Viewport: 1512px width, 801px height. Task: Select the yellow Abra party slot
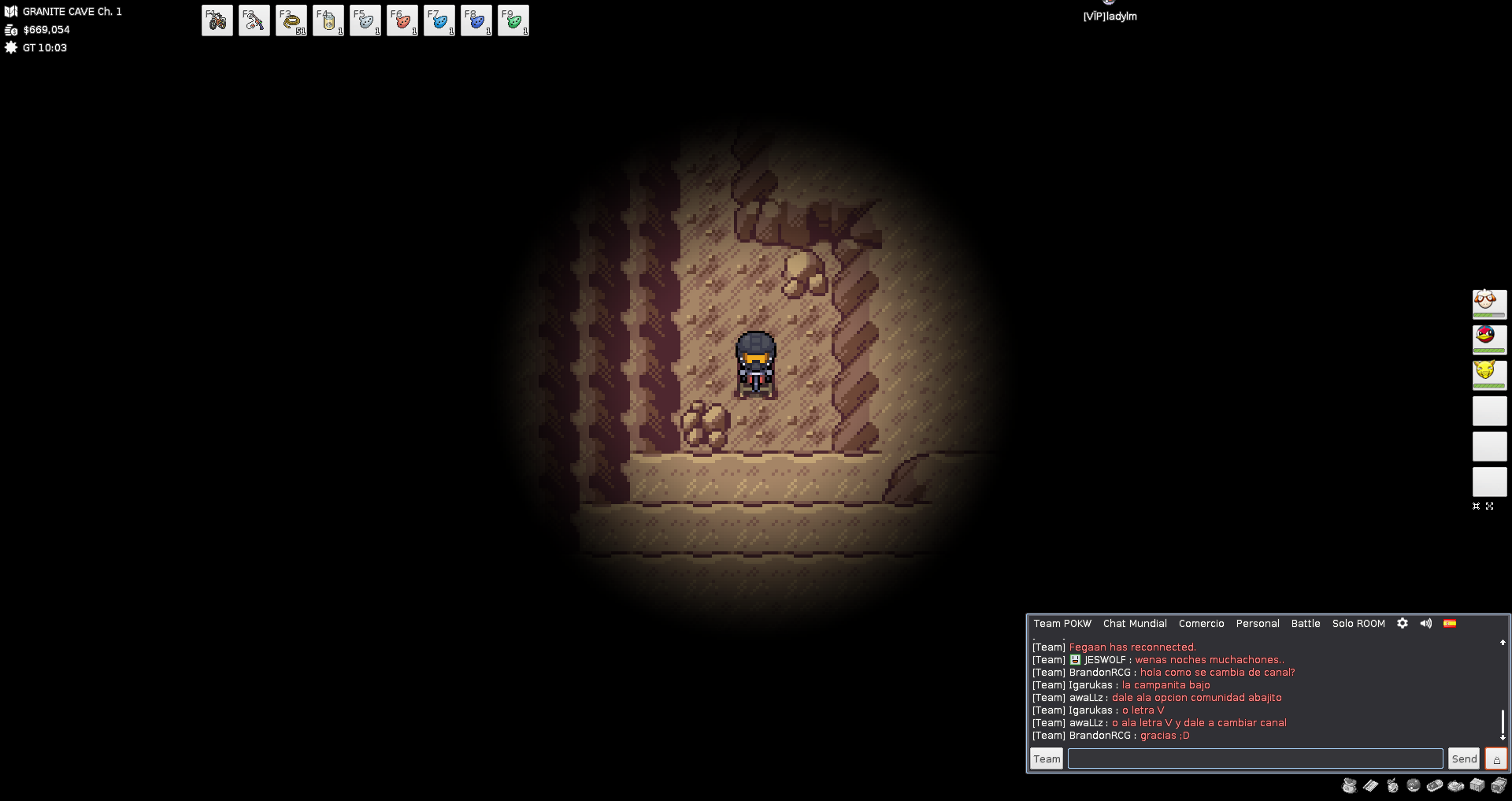coord(1489,374)
